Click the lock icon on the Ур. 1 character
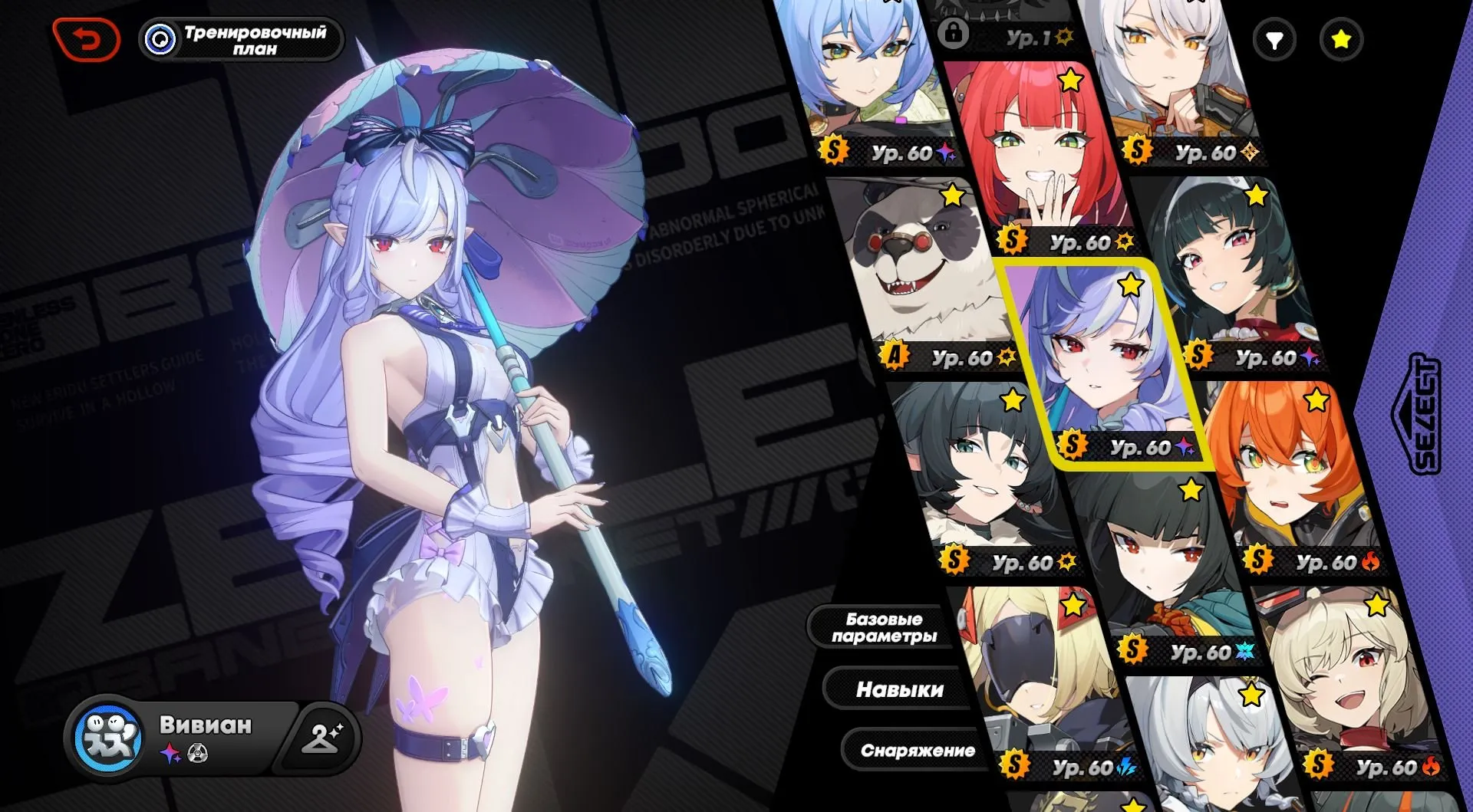1473x812 pixels. 954,35
